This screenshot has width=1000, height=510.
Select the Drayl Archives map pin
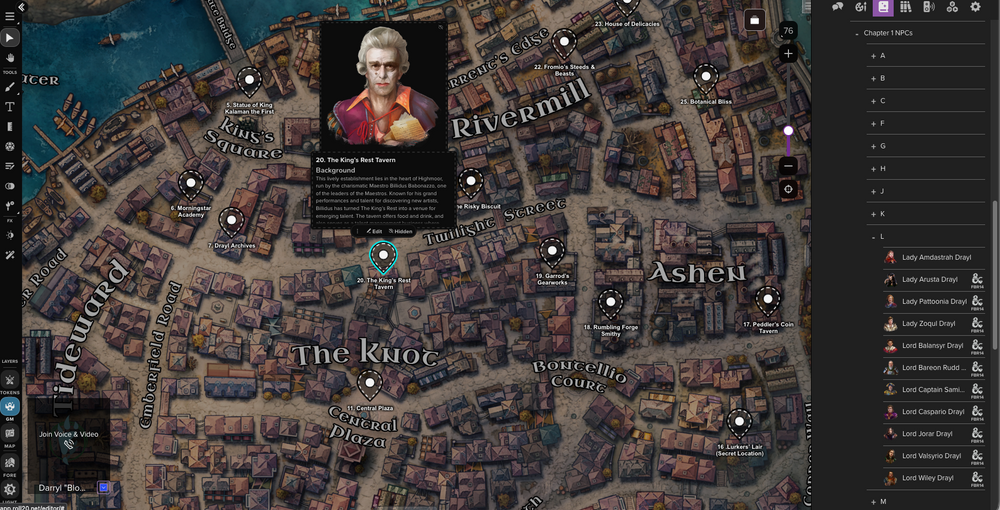click(x=231, y=221)
